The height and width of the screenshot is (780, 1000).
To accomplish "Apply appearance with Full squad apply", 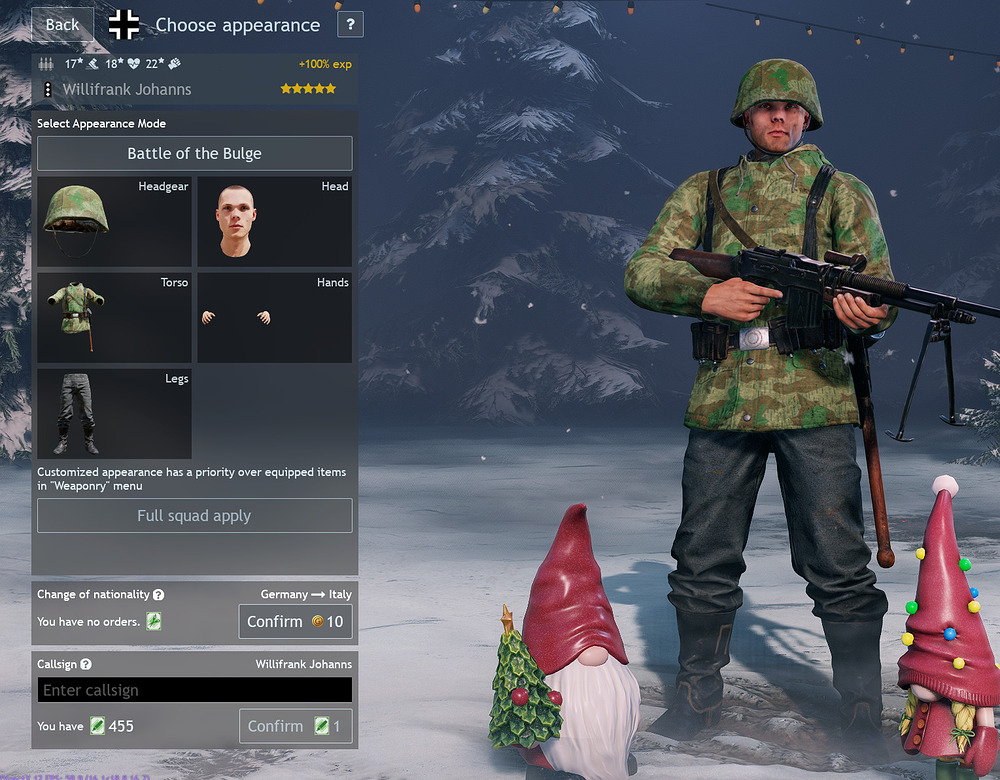I will click(x=194, y=516).
